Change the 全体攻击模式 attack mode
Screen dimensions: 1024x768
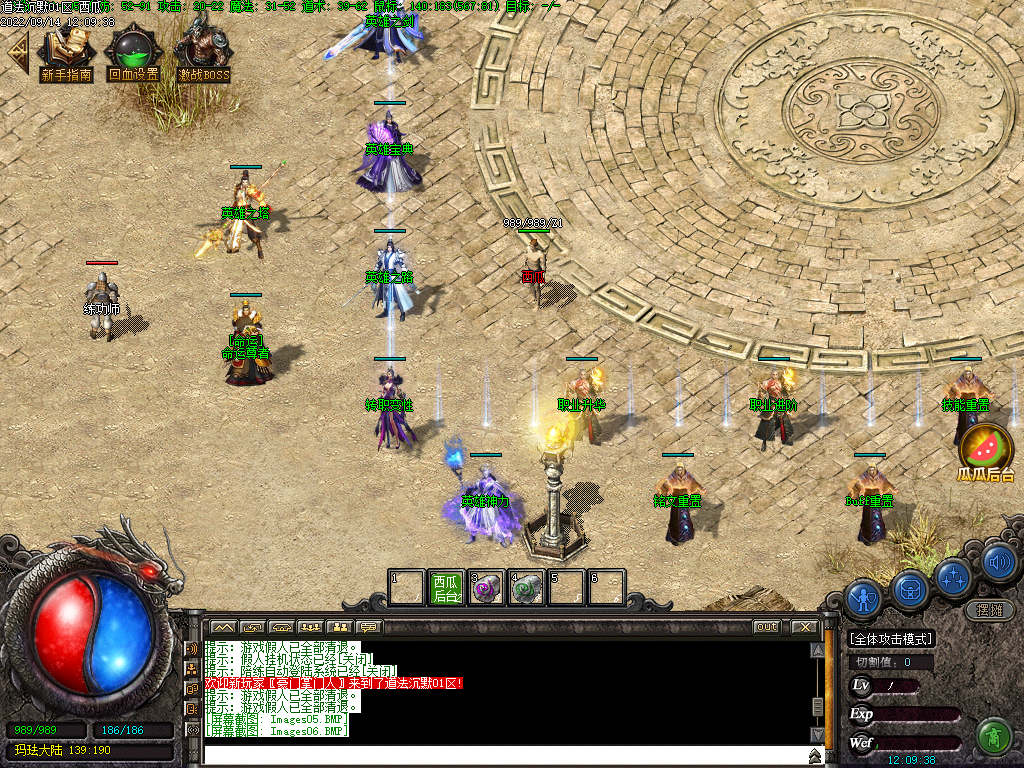(x=891, y=639)
